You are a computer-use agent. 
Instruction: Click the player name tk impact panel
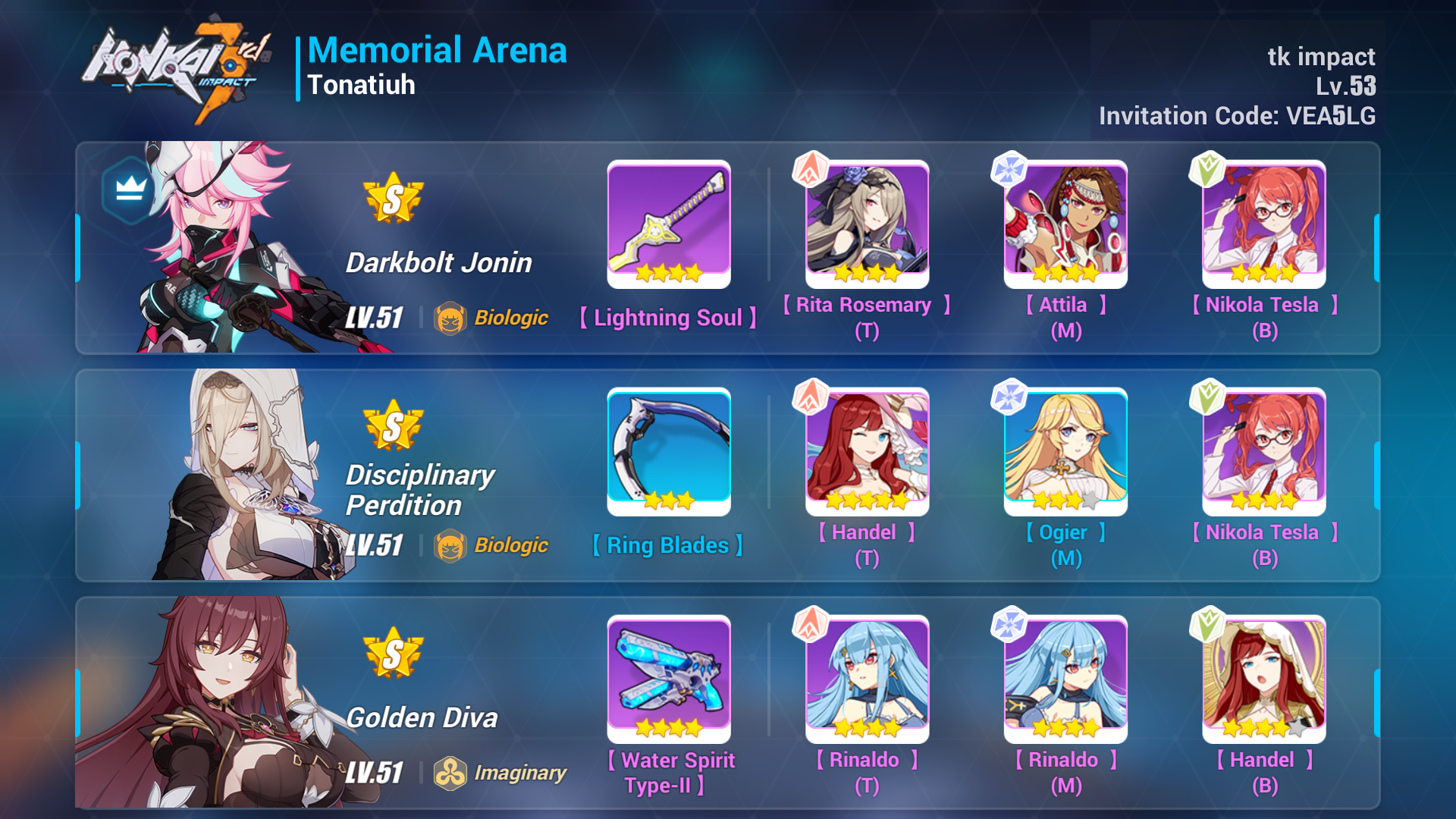1323,58
